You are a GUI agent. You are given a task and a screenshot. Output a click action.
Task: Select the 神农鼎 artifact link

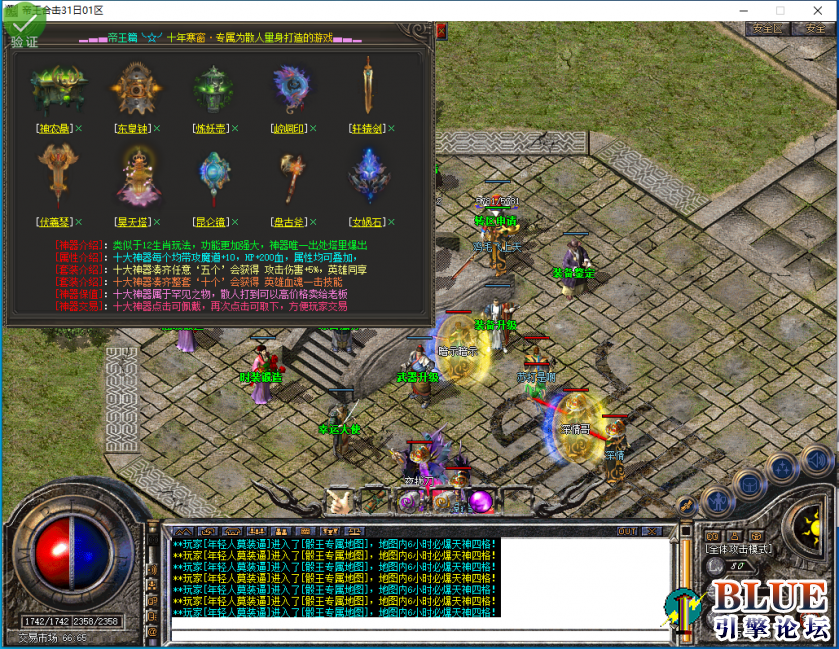coord(52,129)
